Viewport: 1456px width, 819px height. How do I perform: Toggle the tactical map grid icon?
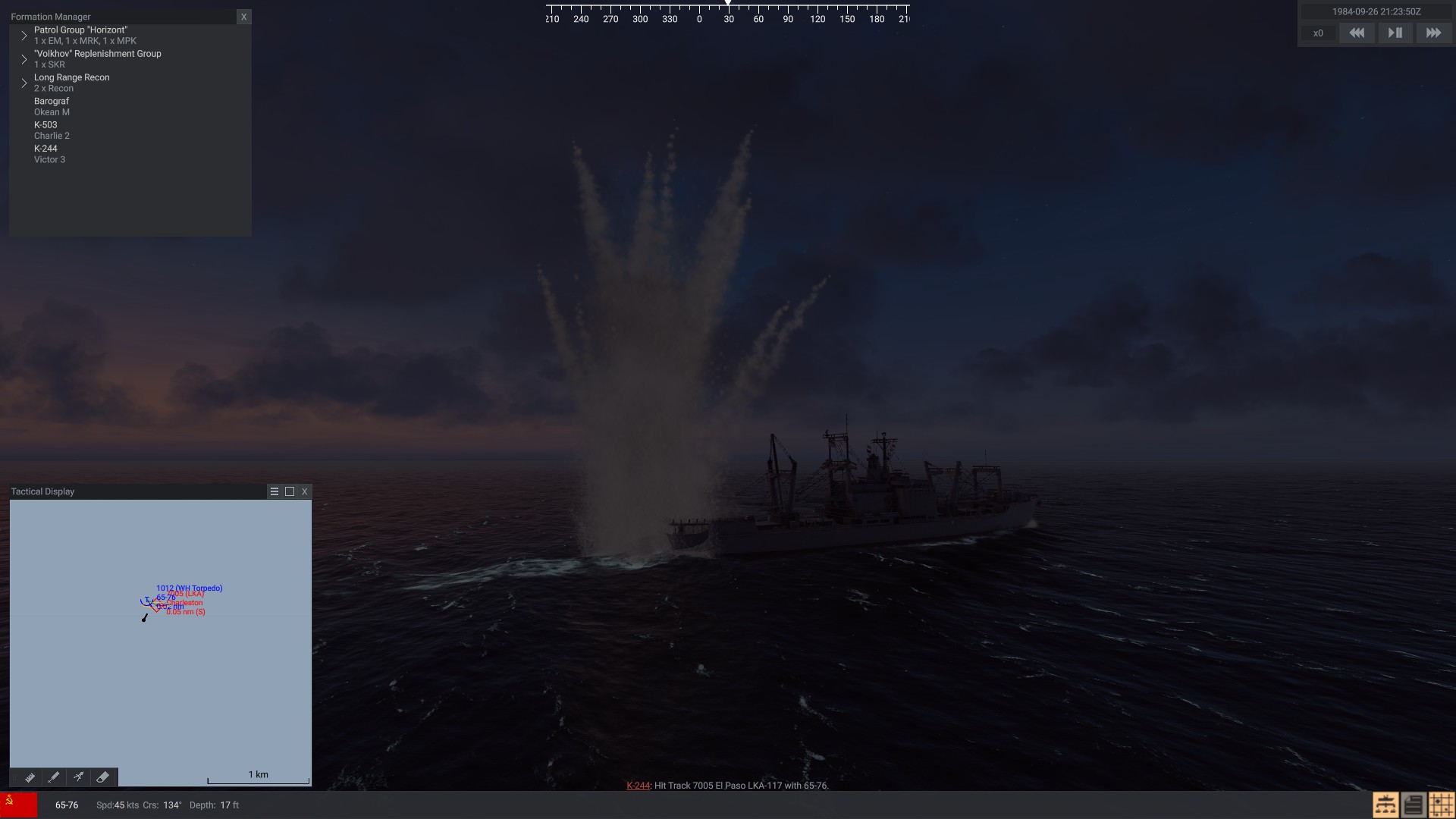click(1442, 805)
